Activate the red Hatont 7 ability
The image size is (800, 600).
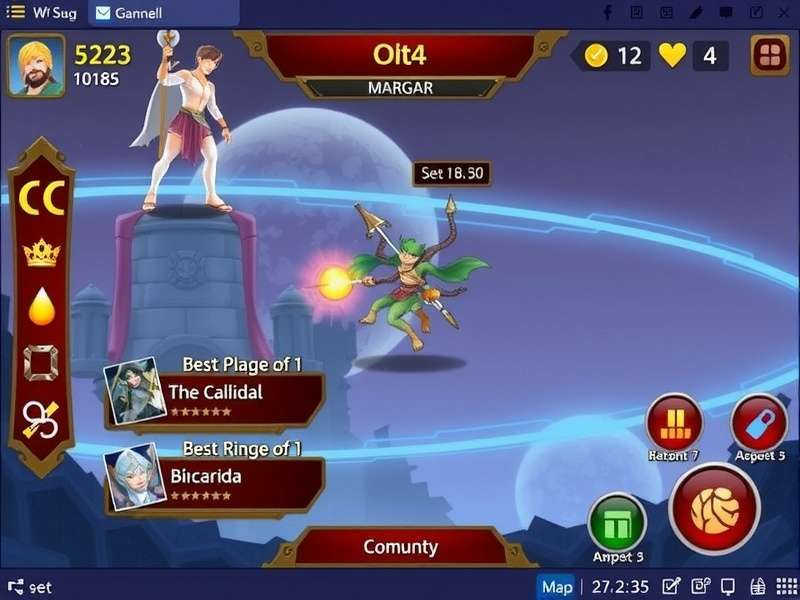point(674,422)
